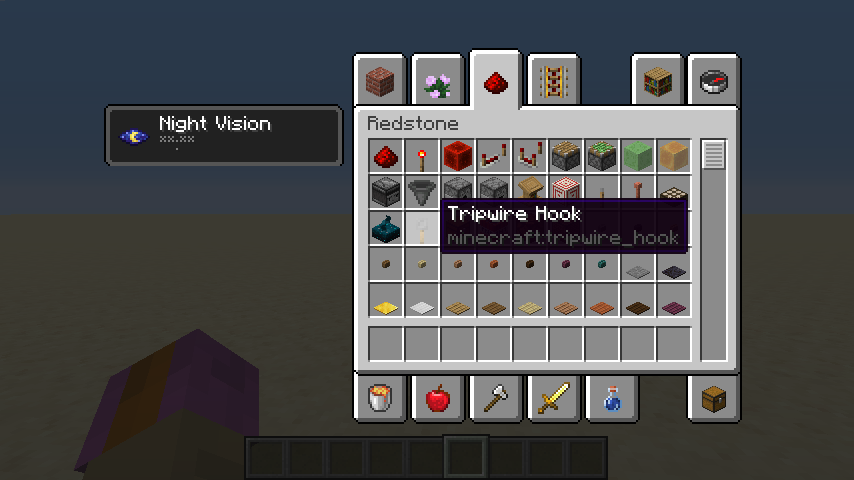The width and height of the screenshot is (854, 480).
Task: Open the apple Foodstuffs tab
Action: (437, 399)
